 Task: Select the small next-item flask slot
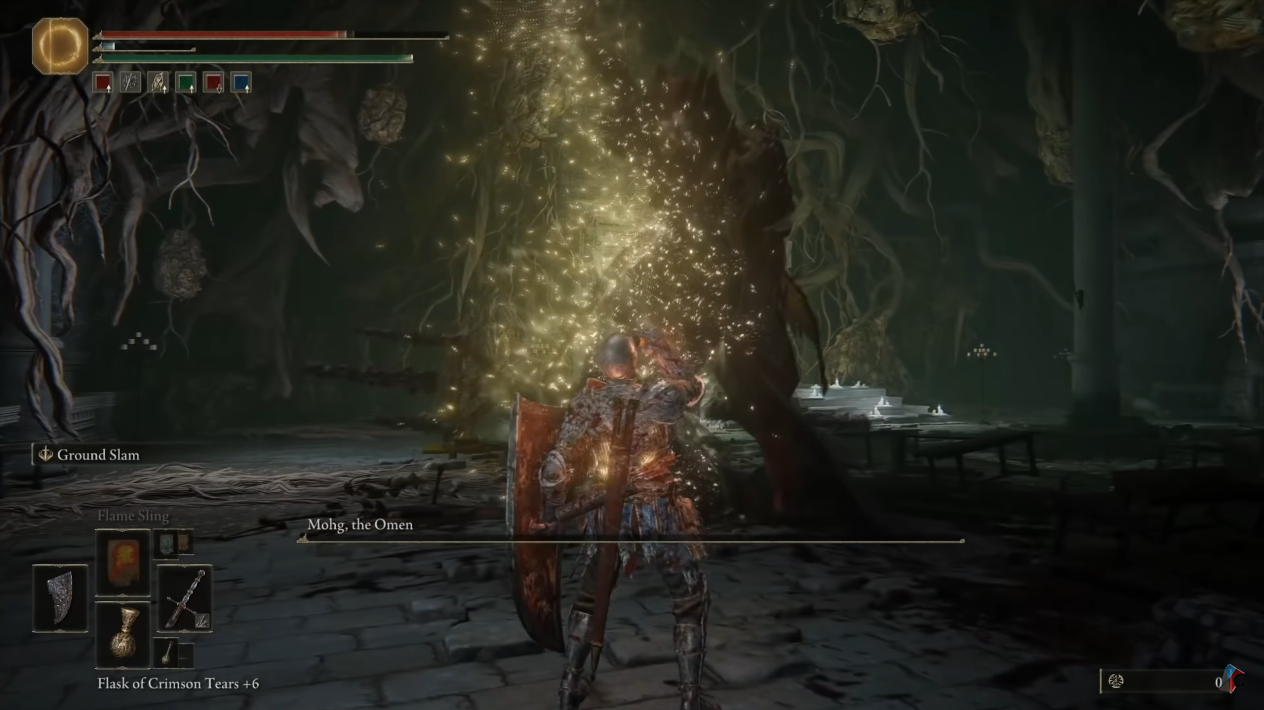[165, 653]
